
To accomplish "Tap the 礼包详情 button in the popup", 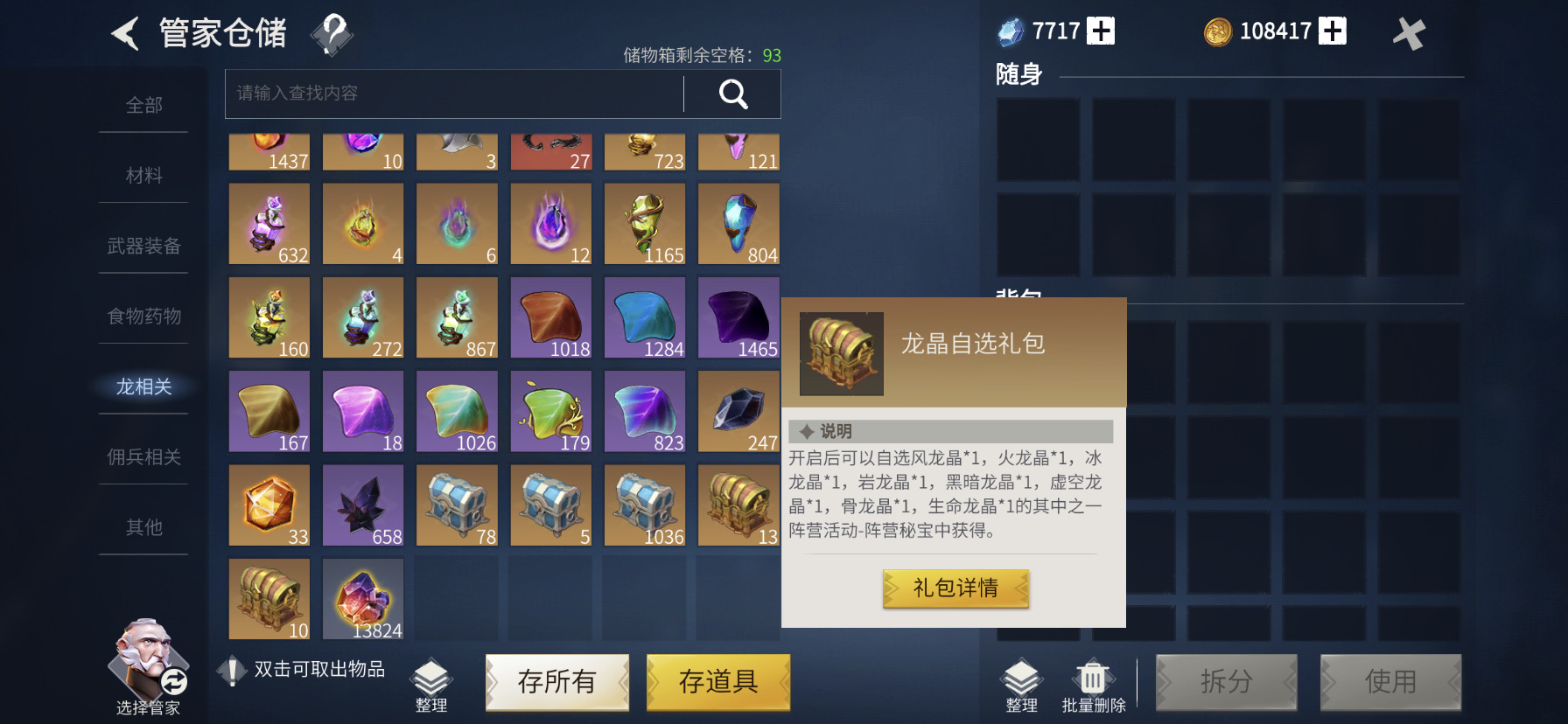I will coord(955,588).
